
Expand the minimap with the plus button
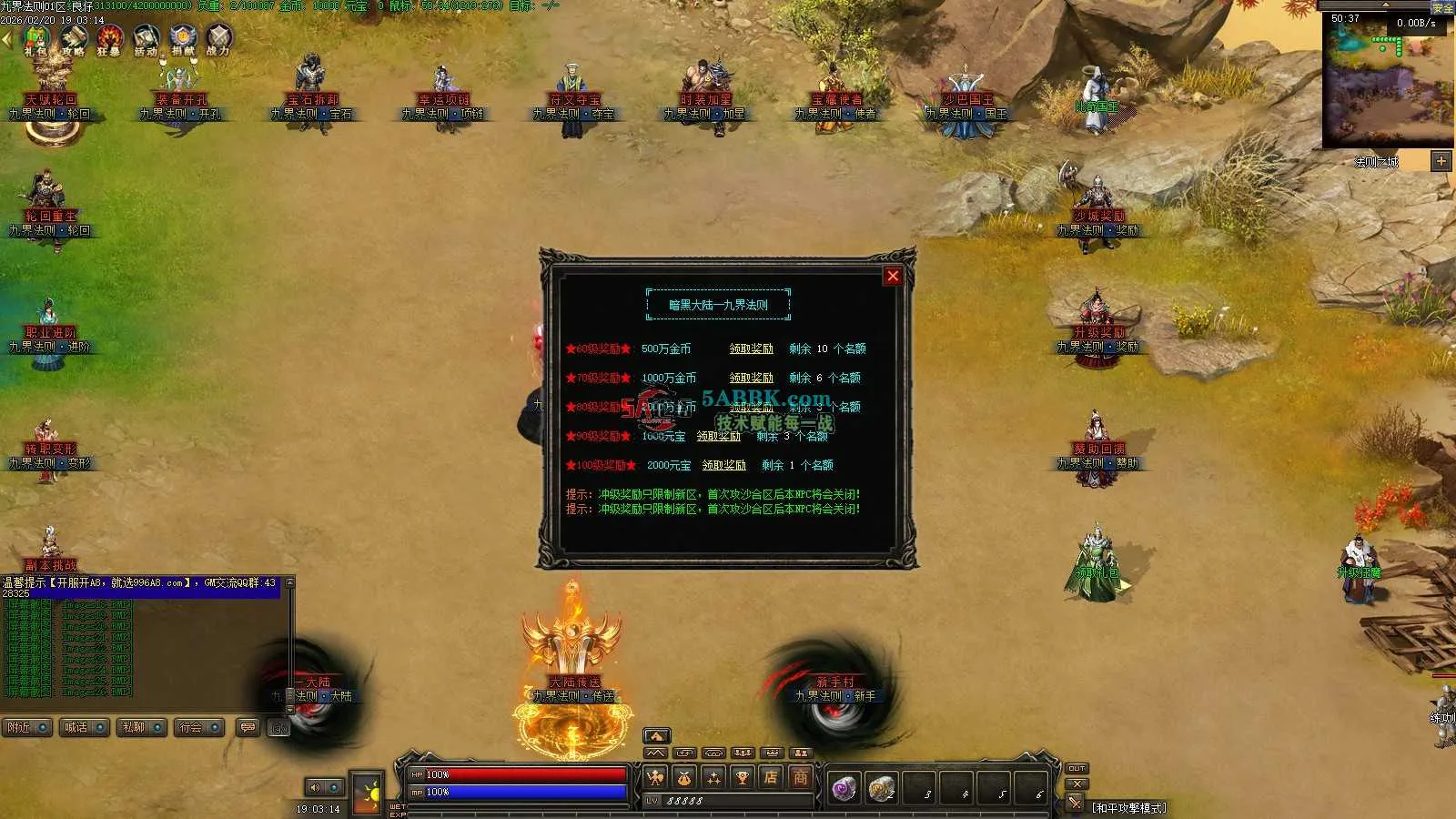(x=1441, y=161)
